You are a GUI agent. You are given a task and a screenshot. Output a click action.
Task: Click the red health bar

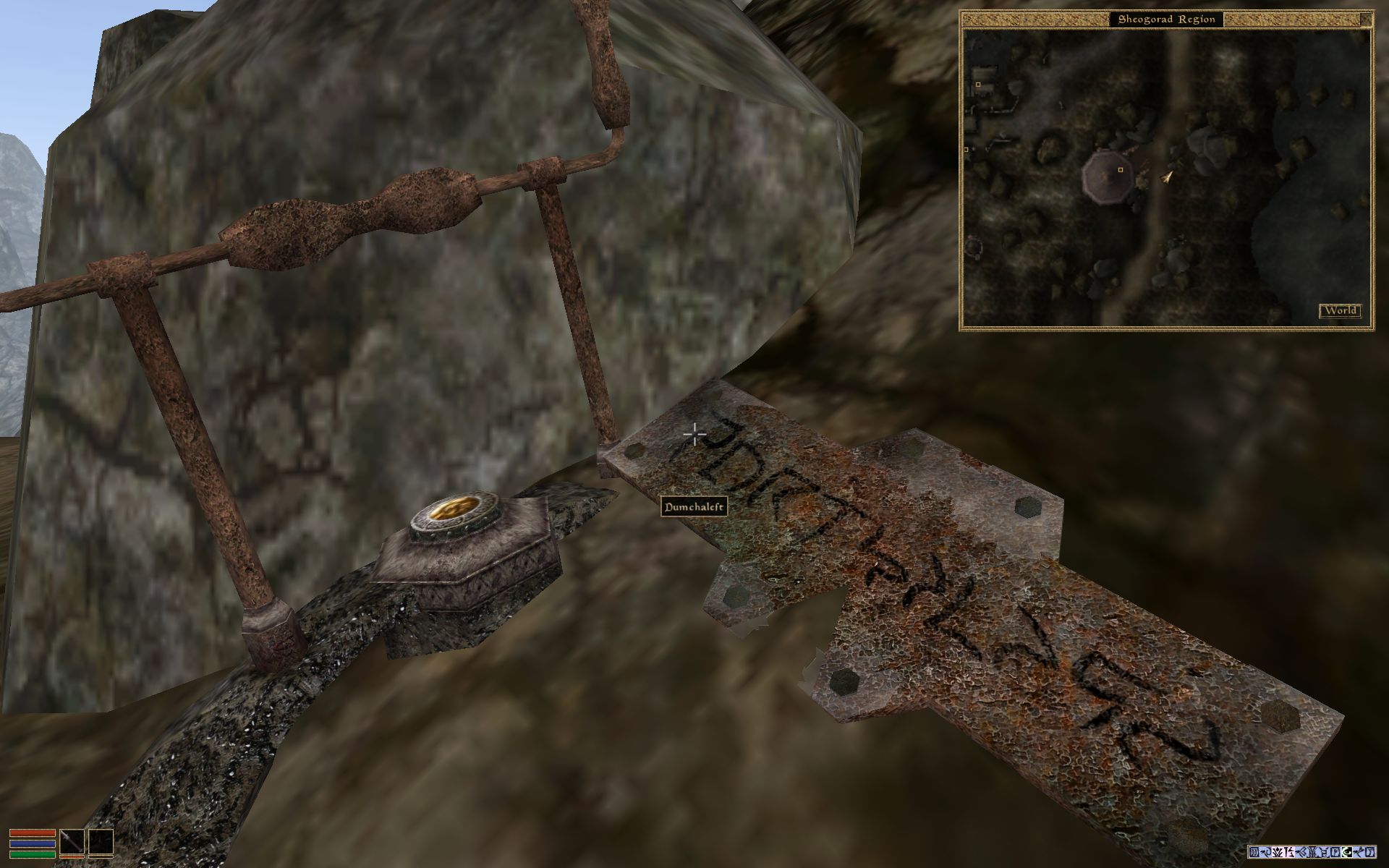(33, 833)
